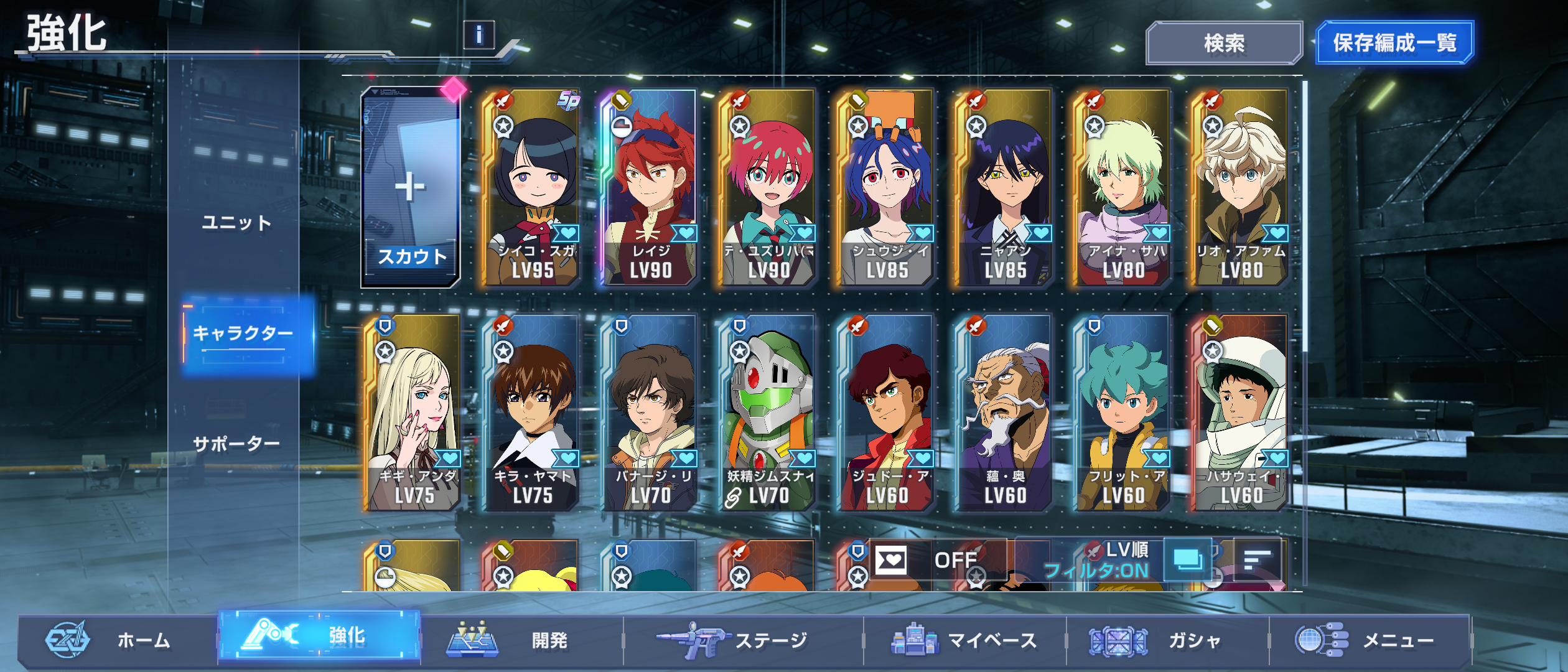The width and height of the screenshot is (1568, 672).
Task: Pick the キラ・ヤマト LV75 card
Action: click(532, 413)
